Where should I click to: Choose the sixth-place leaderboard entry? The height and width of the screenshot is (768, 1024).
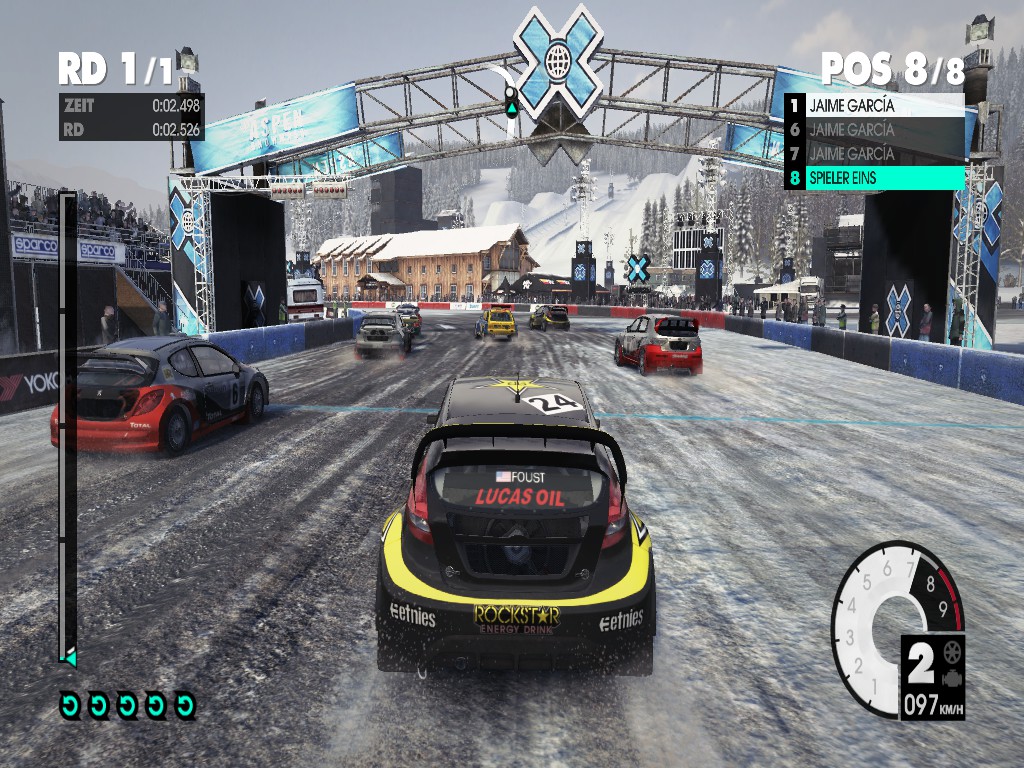[875, 129]
